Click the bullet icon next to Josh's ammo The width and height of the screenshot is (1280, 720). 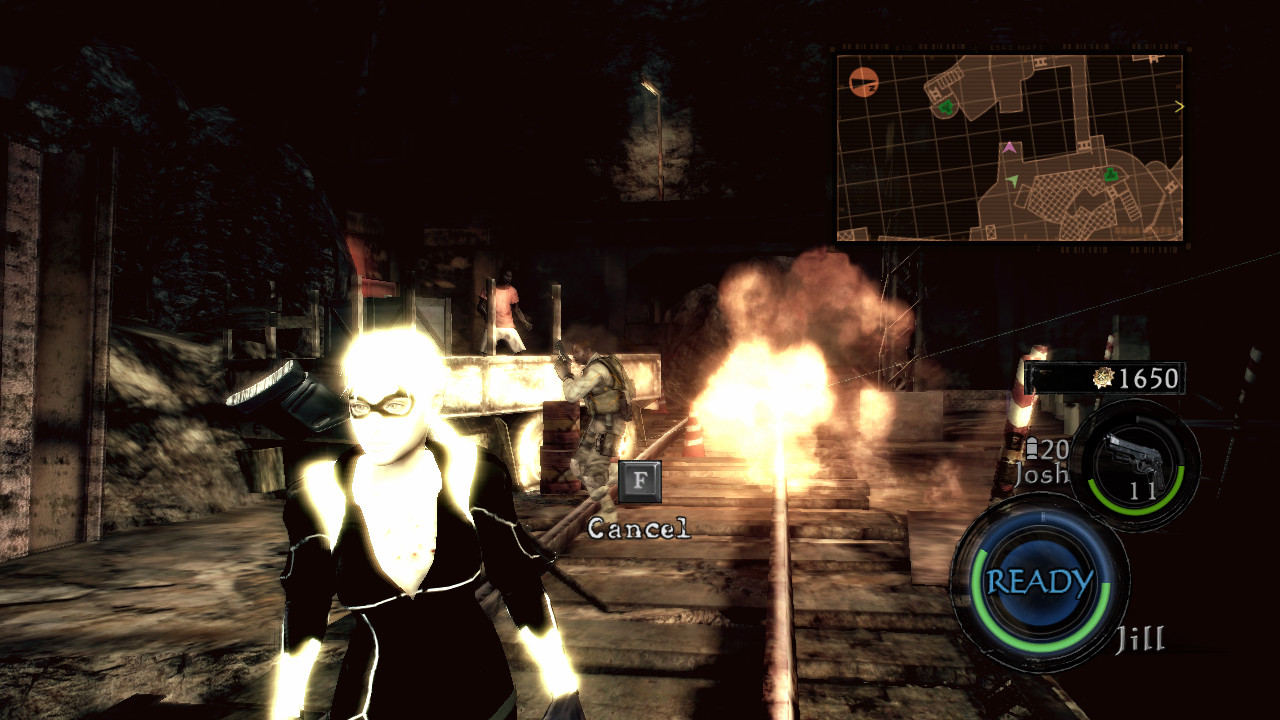pyautogui.click(x=1031, y=446)
